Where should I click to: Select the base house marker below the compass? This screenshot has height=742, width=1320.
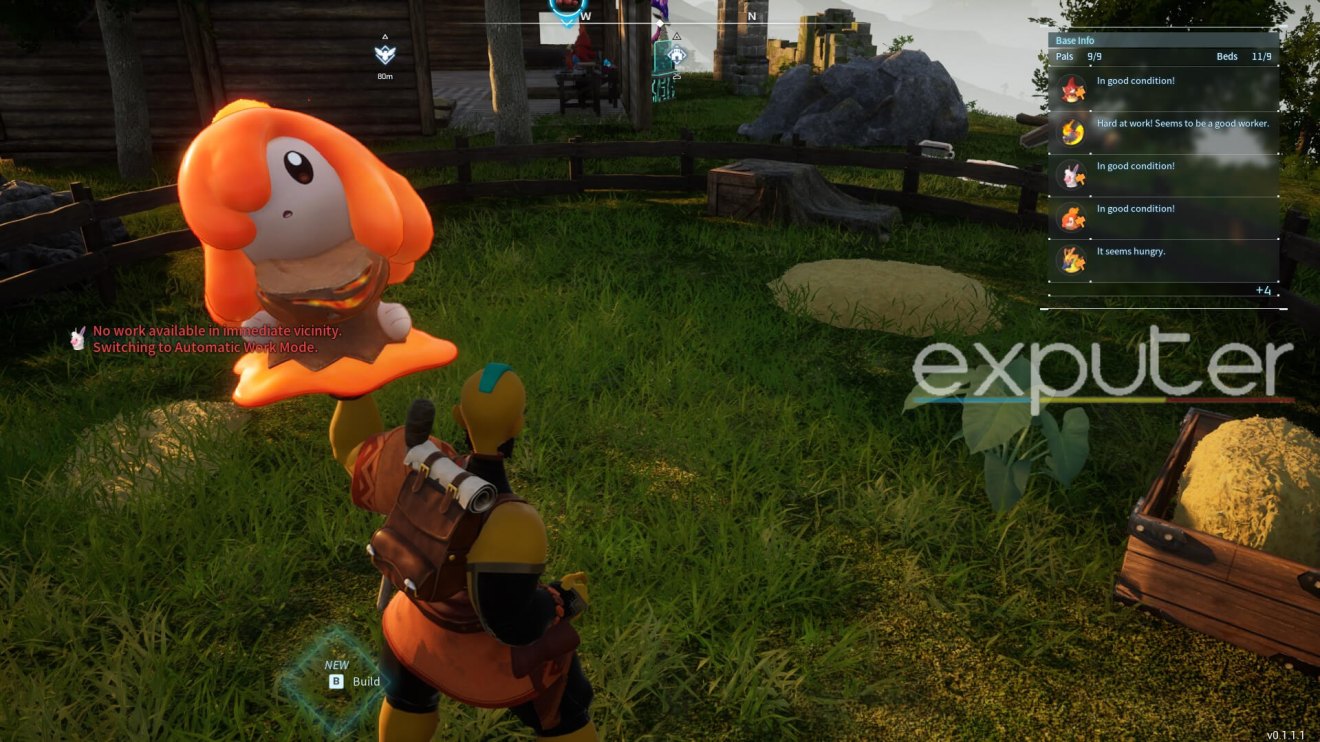pyautogui.click(x=677, y=54)
